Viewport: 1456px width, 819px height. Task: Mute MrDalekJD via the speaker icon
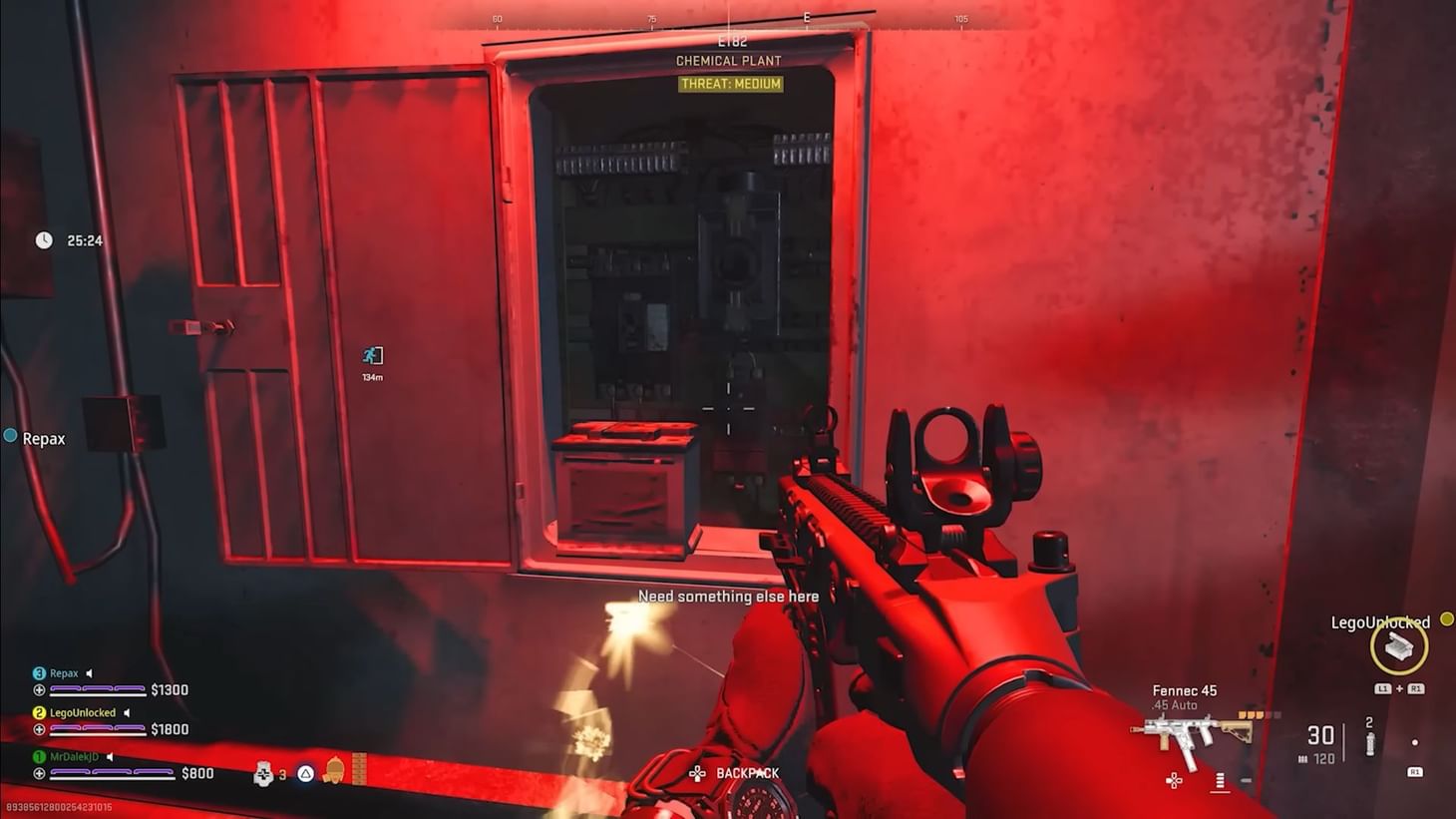pos(110,756)
